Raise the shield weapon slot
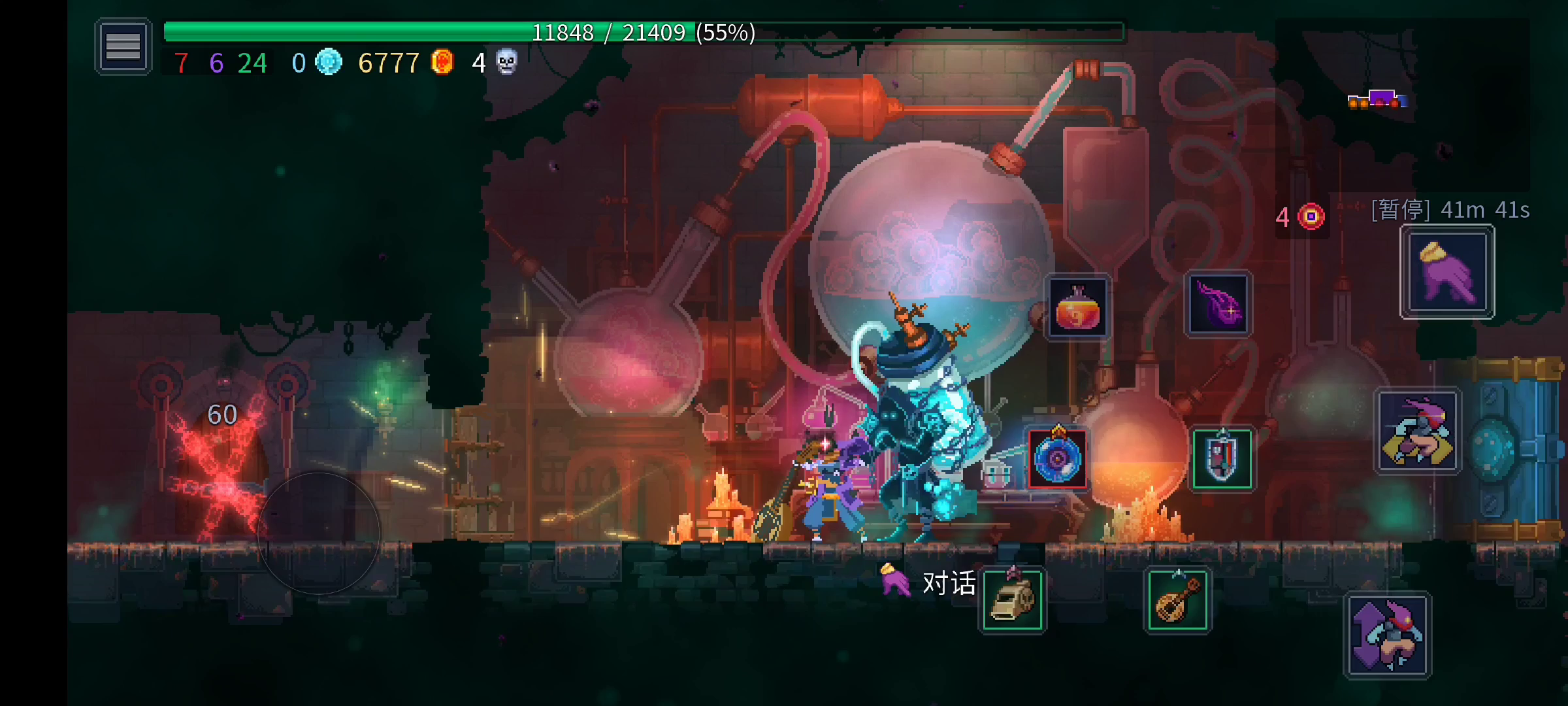The height and width of the screenshot is (706, 1568). pyautogui.click(x=1222, y=458)
